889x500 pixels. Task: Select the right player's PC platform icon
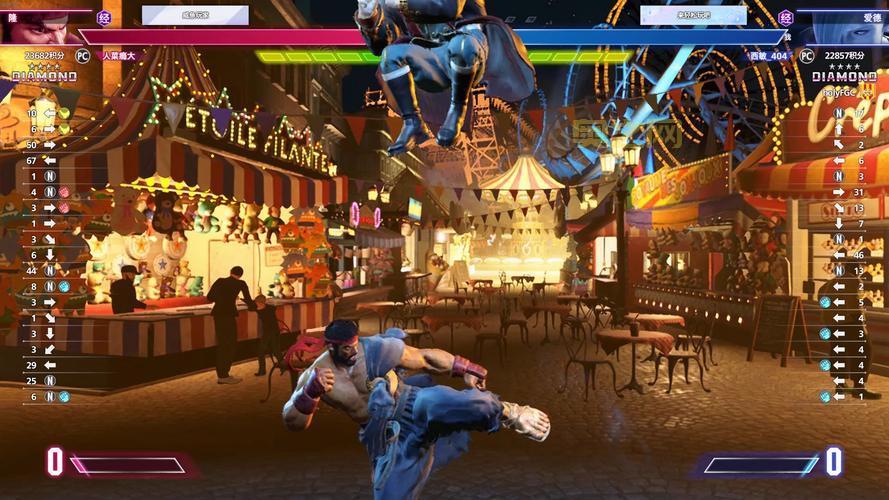(x=806, y=56)
